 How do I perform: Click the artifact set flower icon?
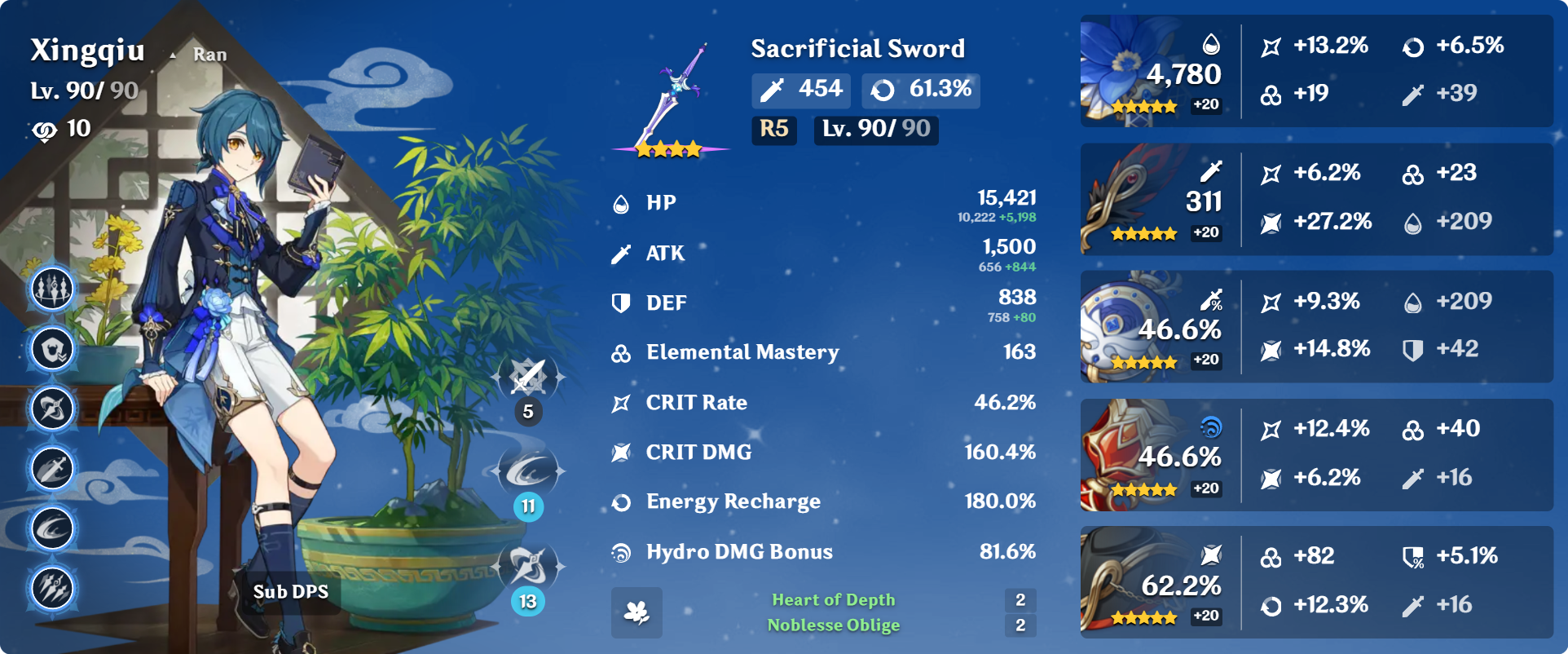coord(636,612)
